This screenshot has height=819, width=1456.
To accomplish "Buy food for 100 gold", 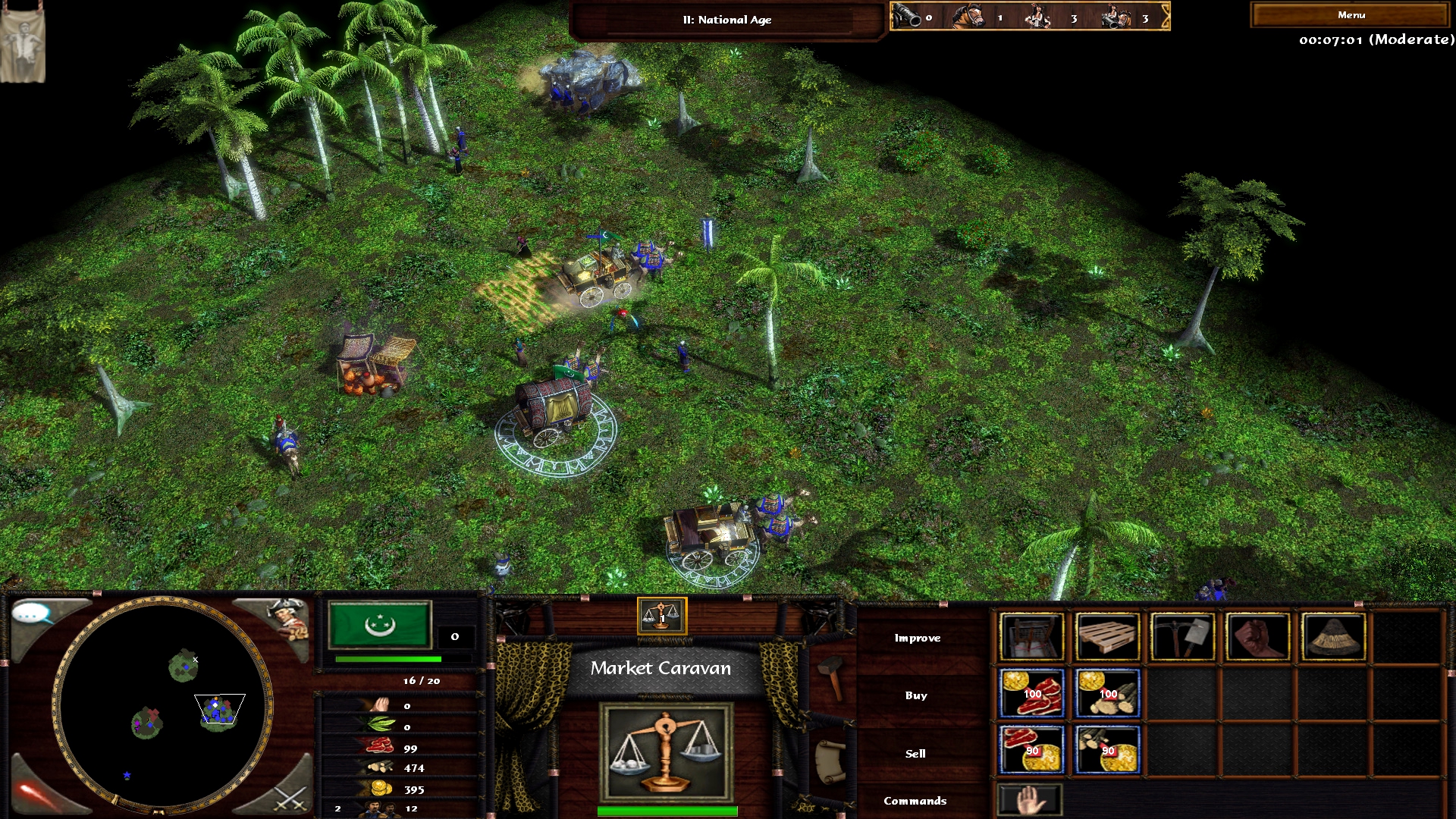I will (x=1031, y=693).
